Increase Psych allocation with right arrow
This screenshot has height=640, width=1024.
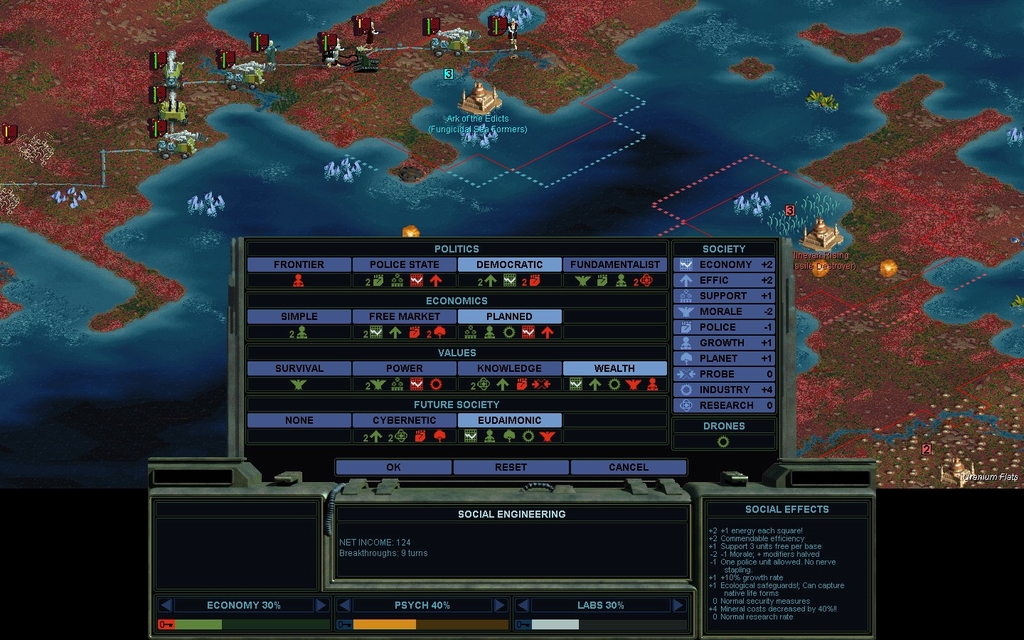click(499, 605)
